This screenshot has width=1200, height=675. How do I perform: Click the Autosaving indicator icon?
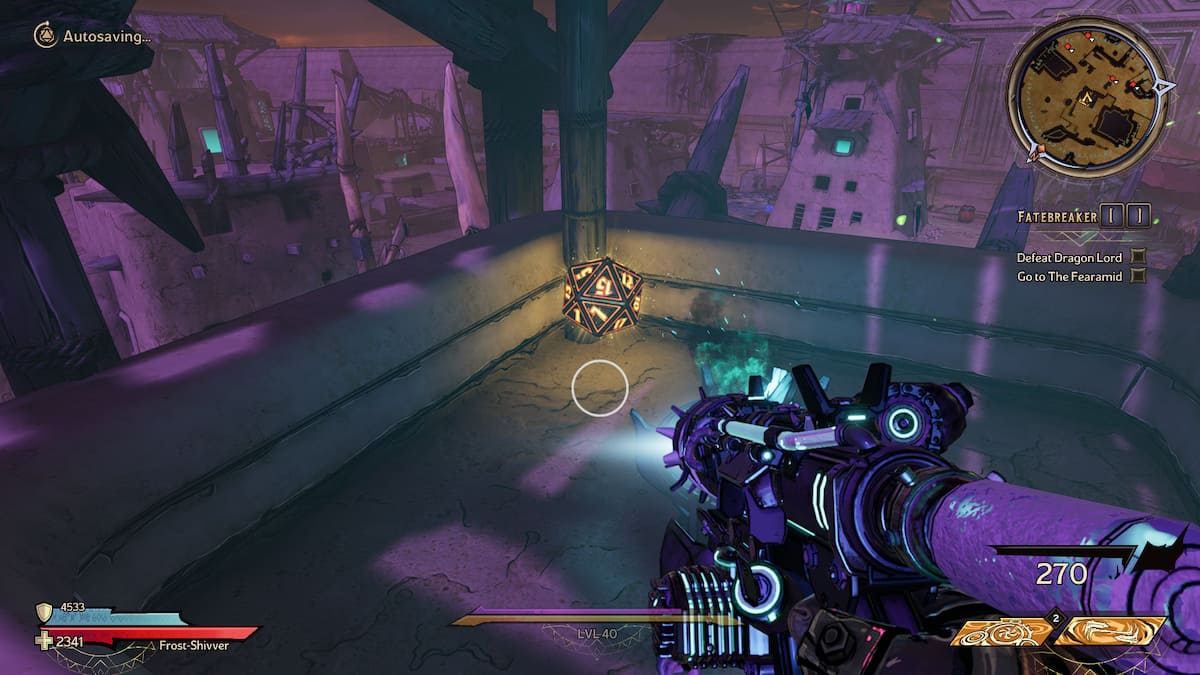[45, 36]
